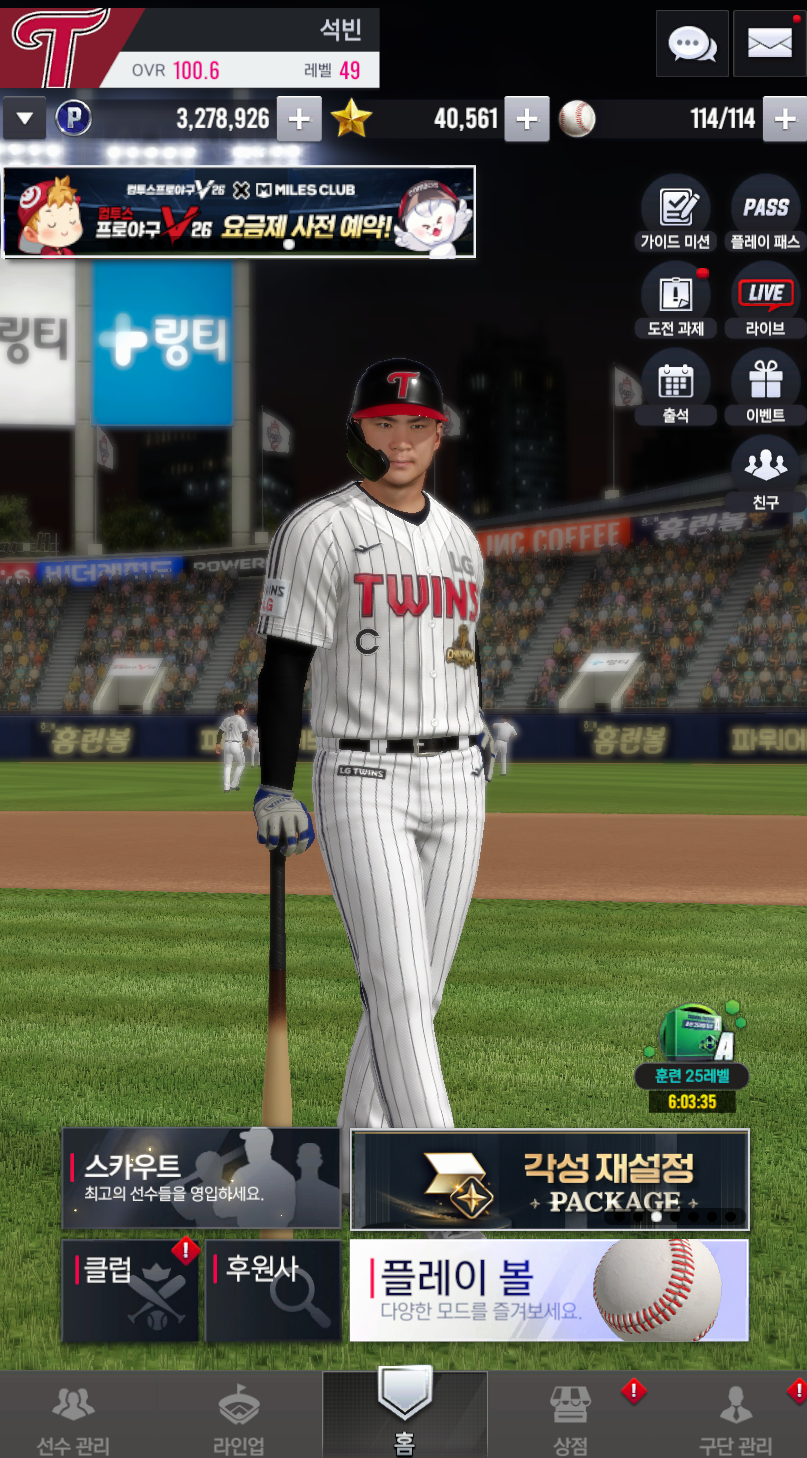Open the V26 Miles Club banner
Image resolution: width=807 pixels, height=1458 pixels.
[239, 212]
